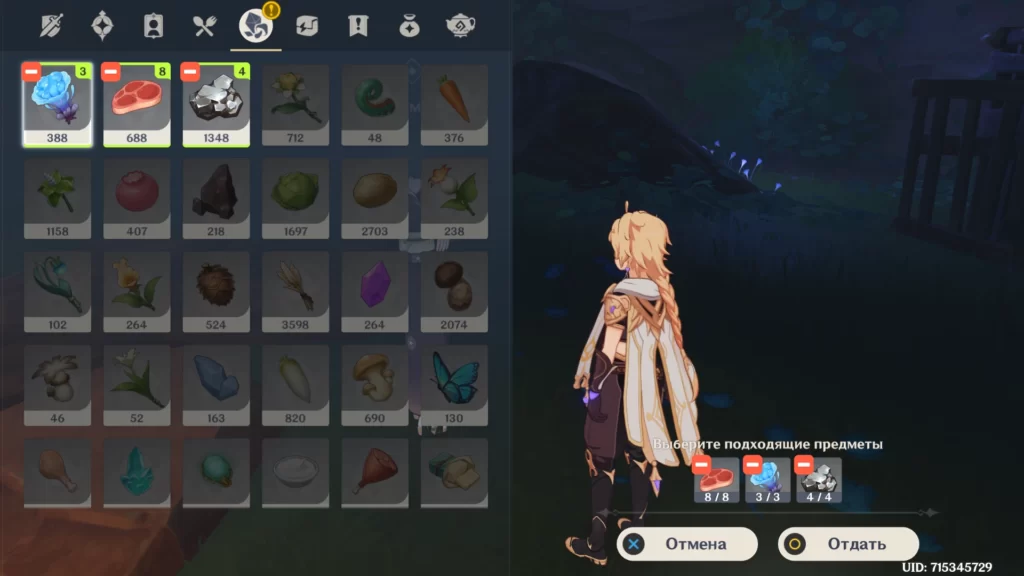Open the teapot furnishings tab
Image resolution: width=1024 pixels, height=576 pixels.
460,26
